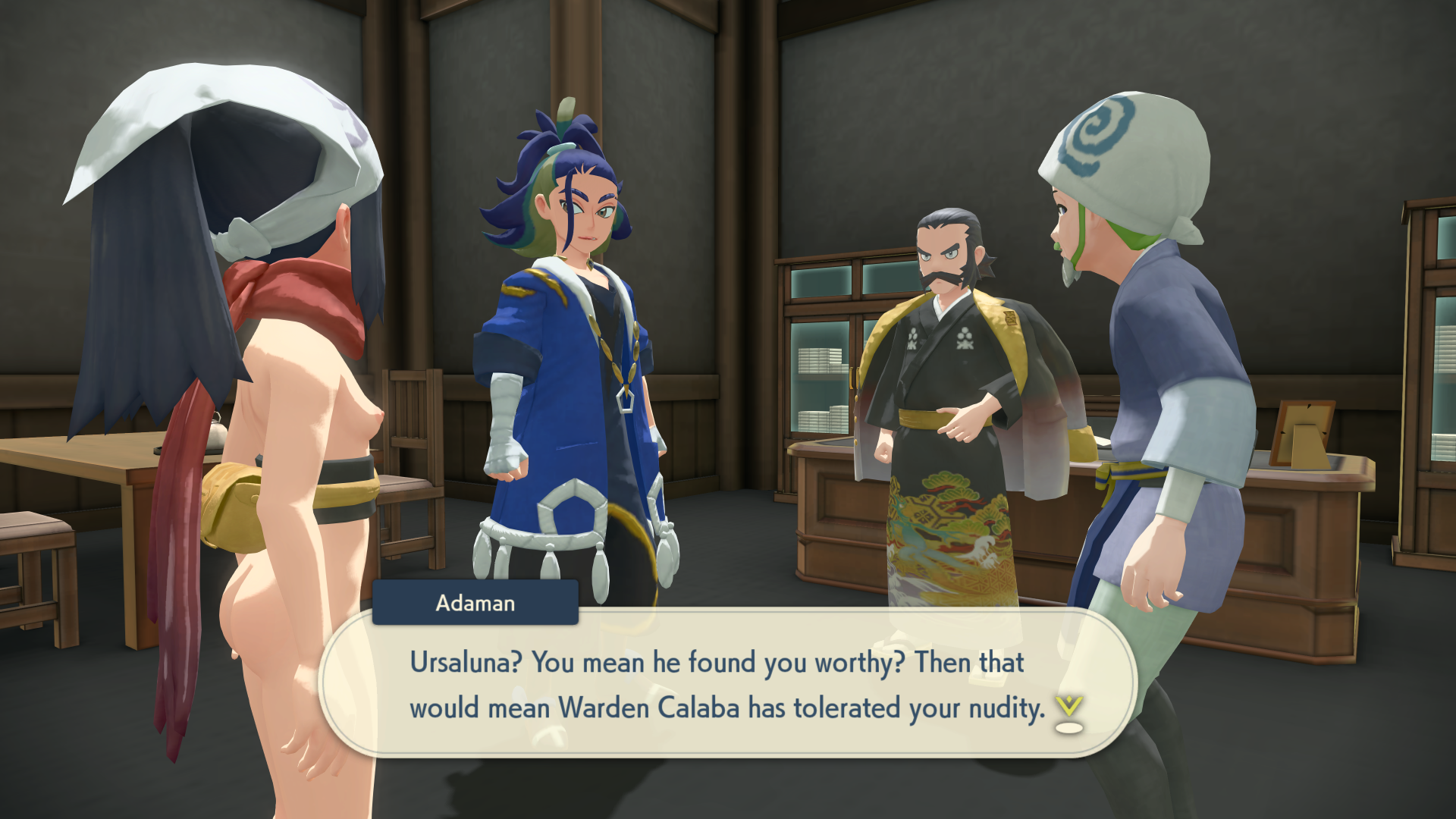Click Adaman's dialogue text box
Screen dimensions: 1456x819
[x=726, y=684]
